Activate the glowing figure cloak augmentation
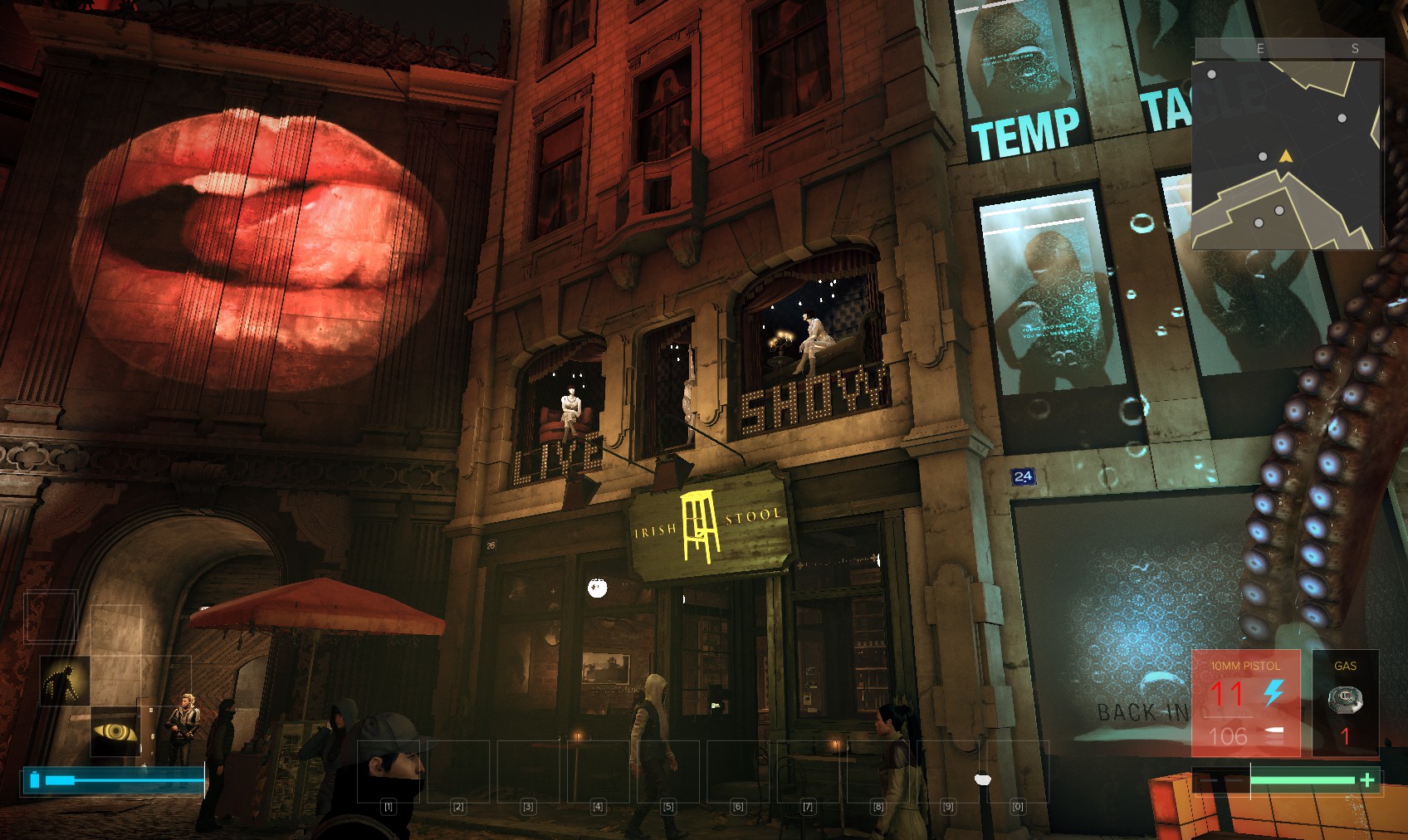Screen dimensions: 1408x840 tap(65, 681)
